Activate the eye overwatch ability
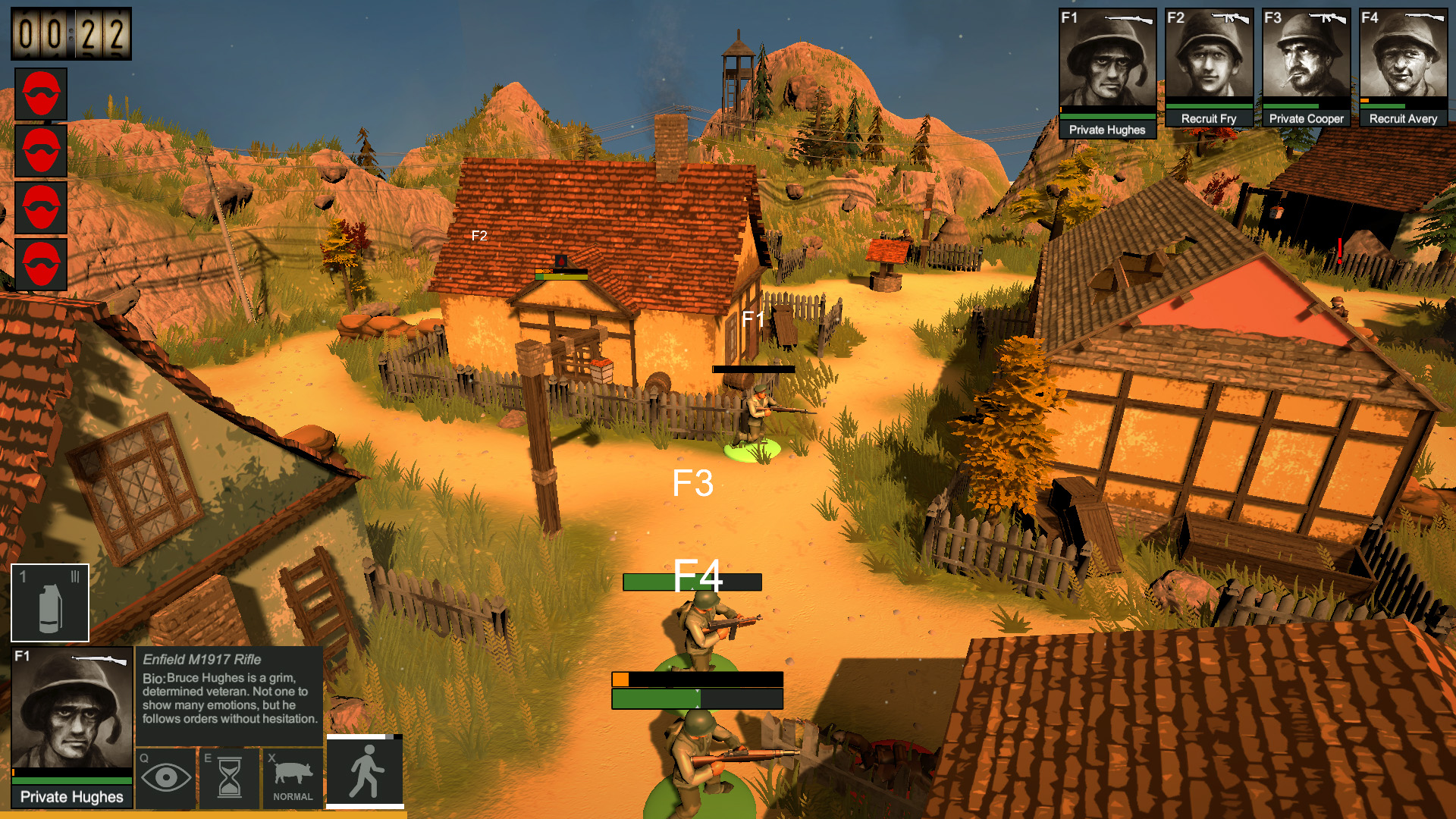The width and height of the screenshot is (1456, 819). (x=166, y=777)
